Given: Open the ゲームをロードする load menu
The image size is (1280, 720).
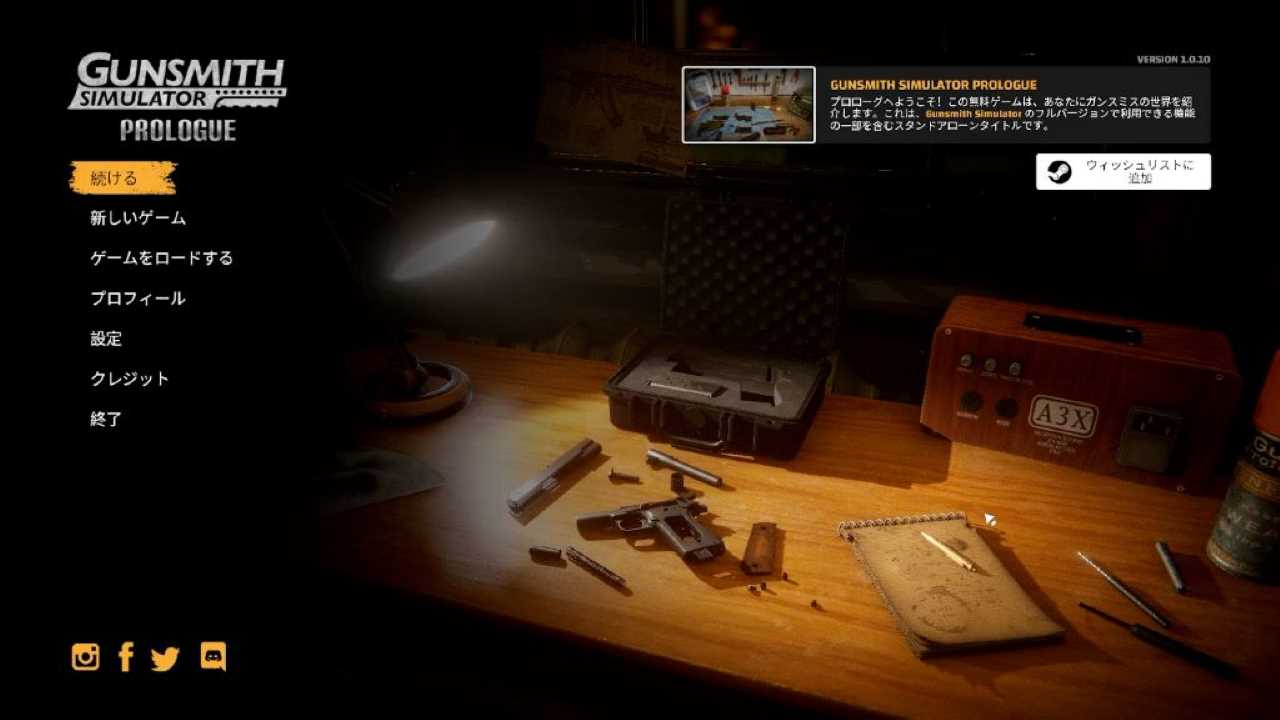Looking at the screenshot, I should tap(161, 258).
